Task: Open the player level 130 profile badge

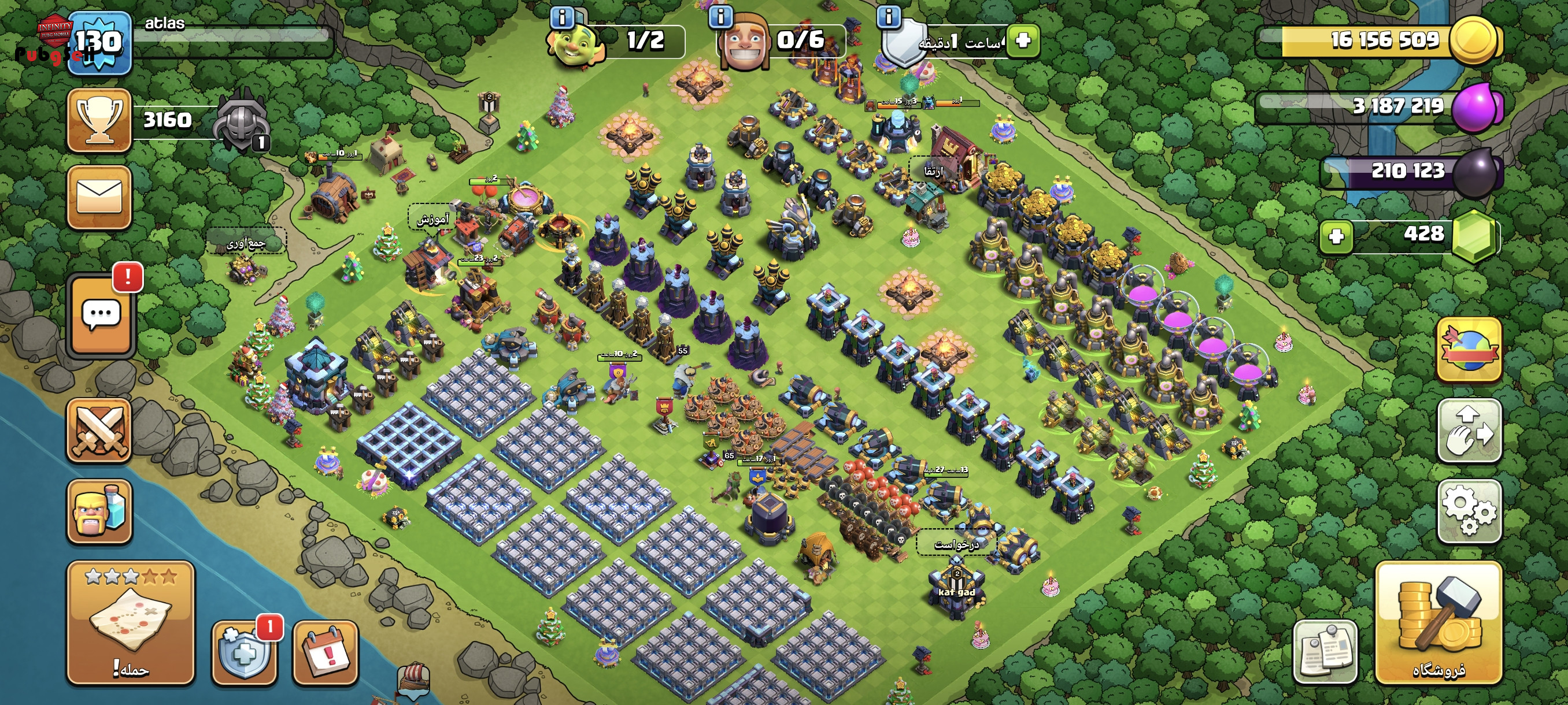Action: [99, 43]
